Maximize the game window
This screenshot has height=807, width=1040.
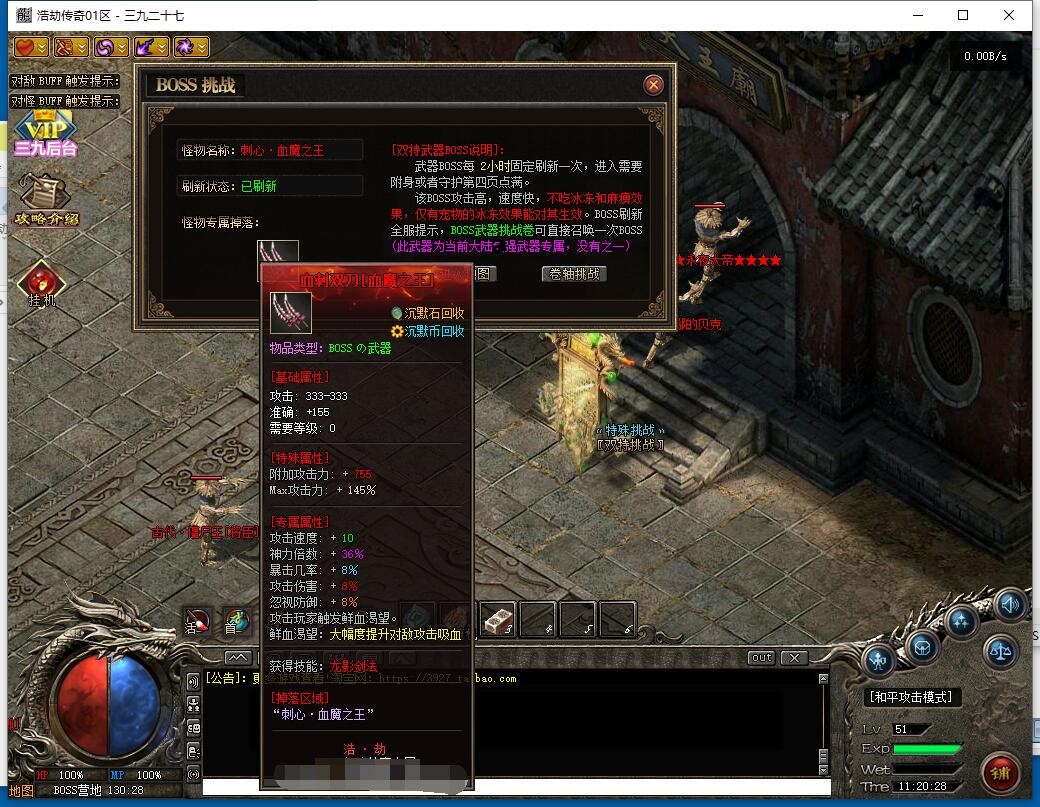(x=963, y=15)
